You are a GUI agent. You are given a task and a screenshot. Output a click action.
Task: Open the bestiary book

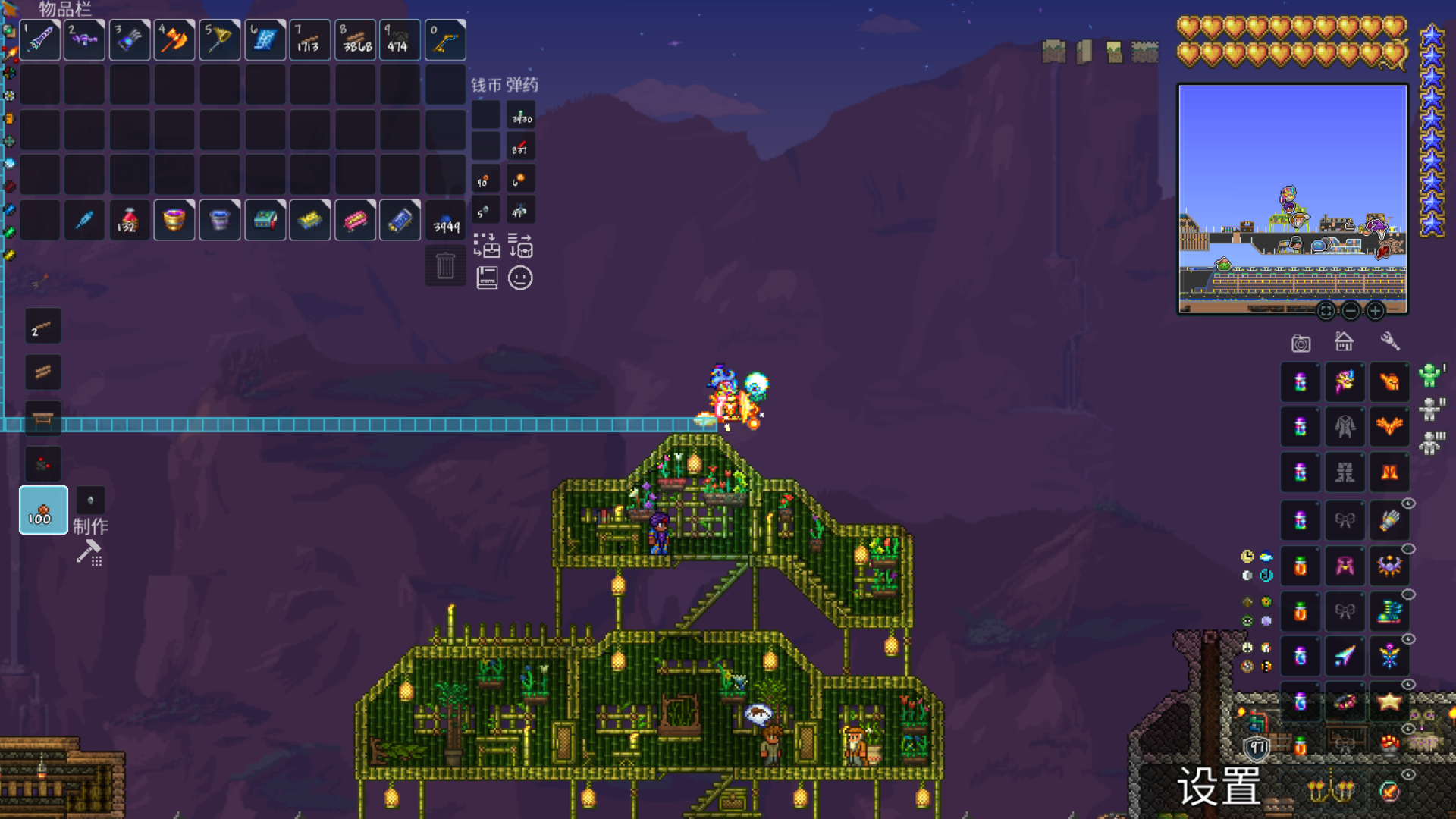[x=487, y=278]
